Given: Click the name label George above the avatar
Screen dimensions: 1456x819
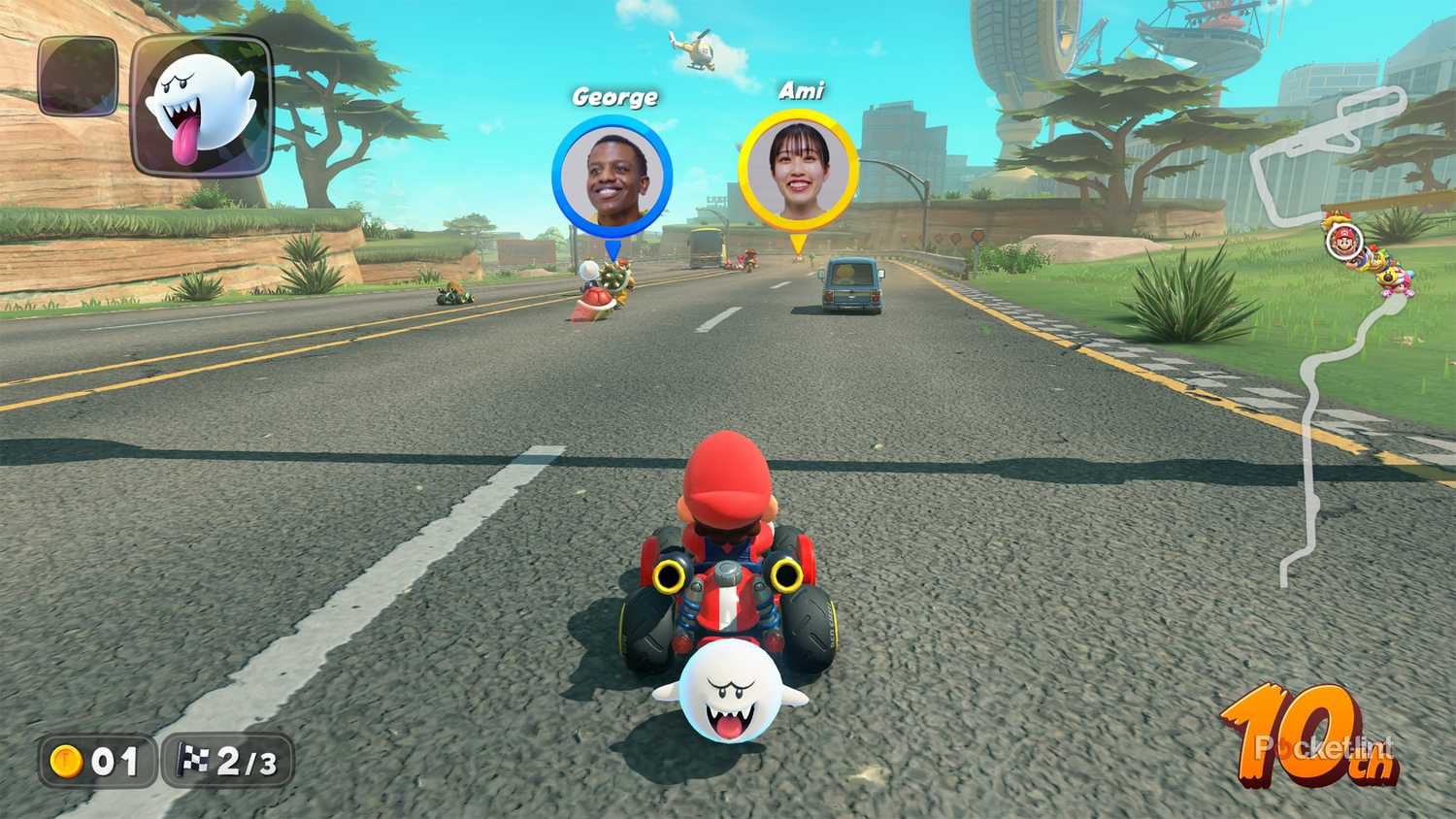Looking at the screenshot, I should coord(615,95).
